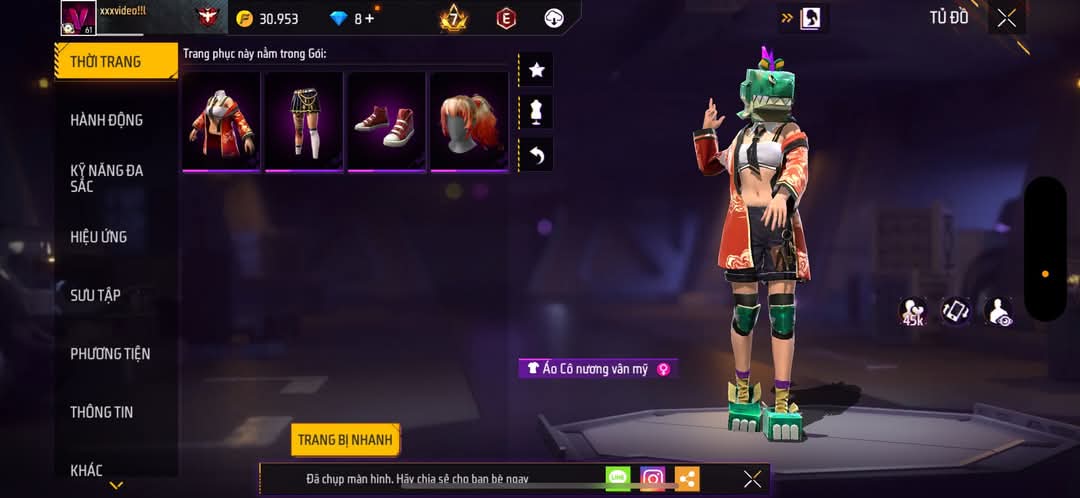This screenshot has width=1080, height=498.
Task: Close the wardrobe with the top X
Action: coord(1006,18)
